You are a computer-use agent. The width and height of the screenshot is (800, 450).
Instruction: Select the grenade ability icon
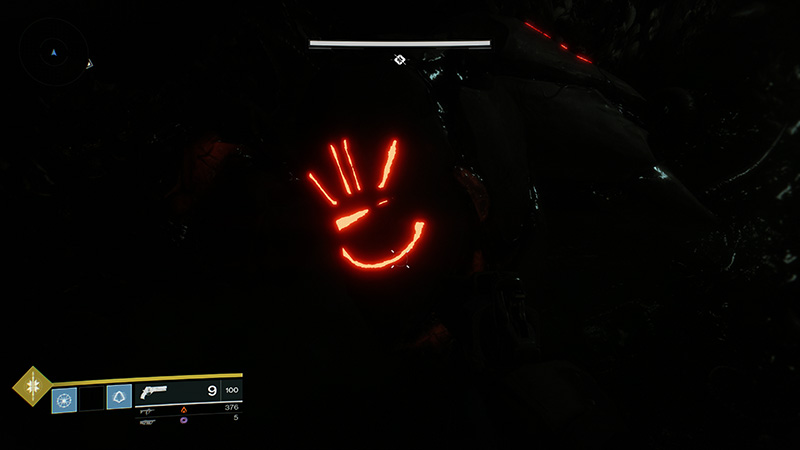point(64,400)
